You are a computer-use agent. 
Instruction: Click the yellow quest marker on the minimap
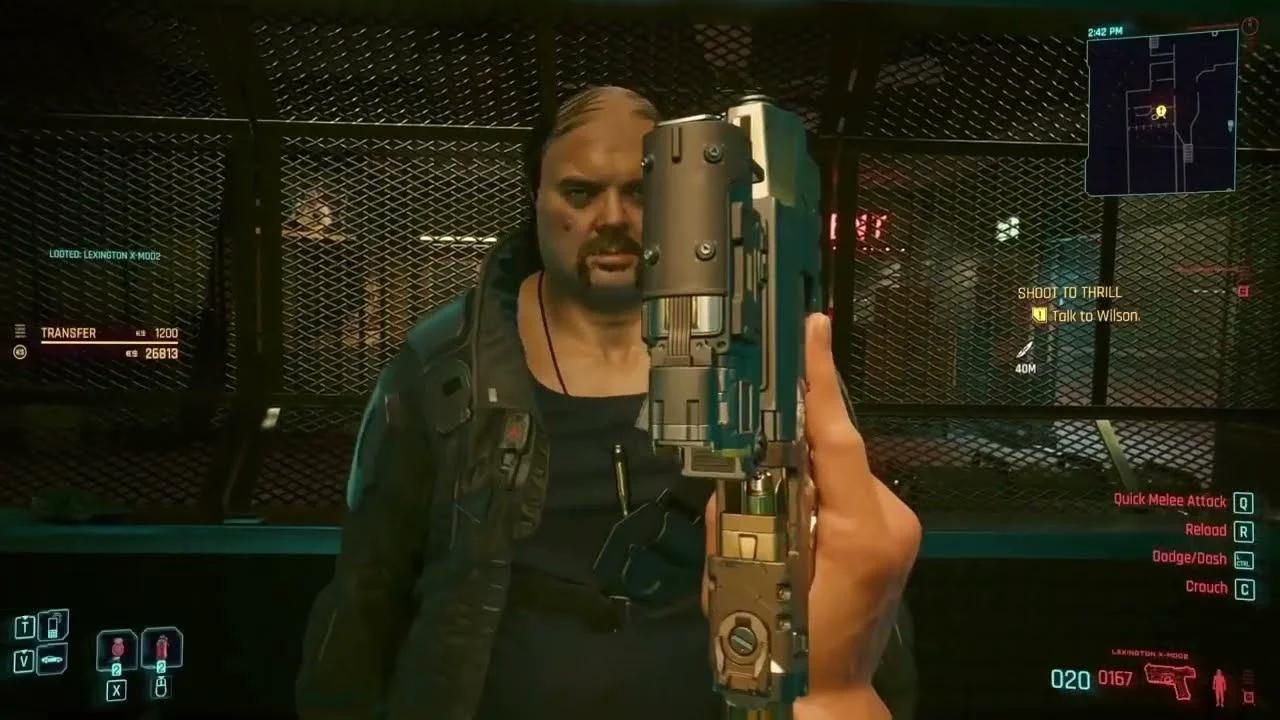pyautogui.click(x=1160, y=113)
